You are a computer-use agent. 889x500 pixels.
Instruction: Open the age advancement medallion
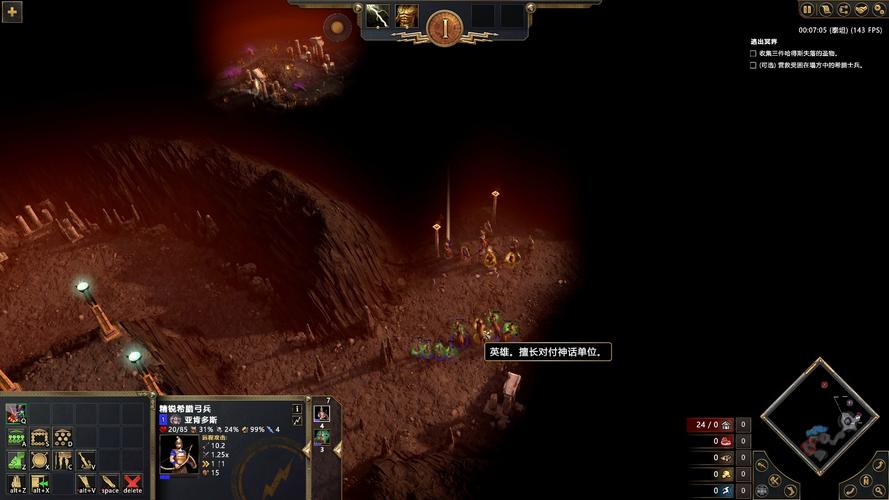click(444, 27)
